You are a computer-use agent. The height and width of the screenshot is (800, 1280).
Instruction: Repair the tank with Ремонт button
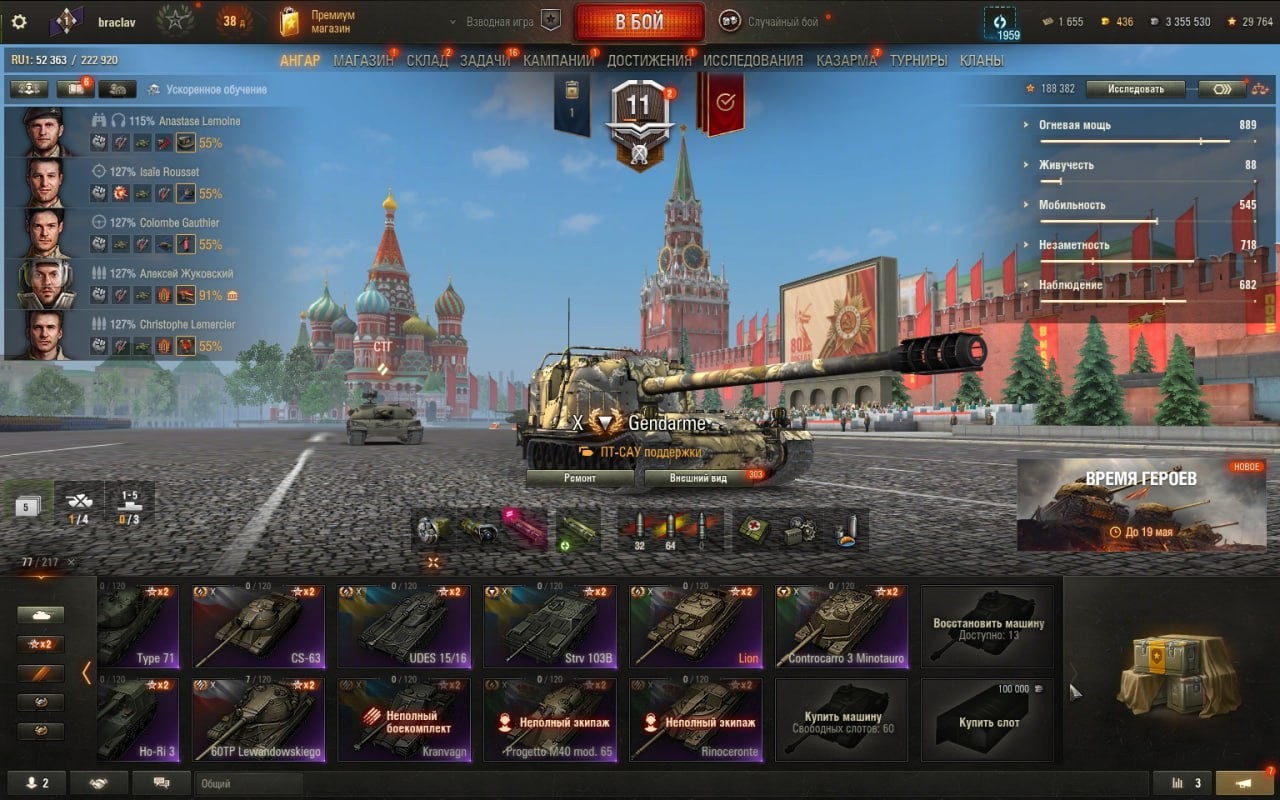pos(579,478)
